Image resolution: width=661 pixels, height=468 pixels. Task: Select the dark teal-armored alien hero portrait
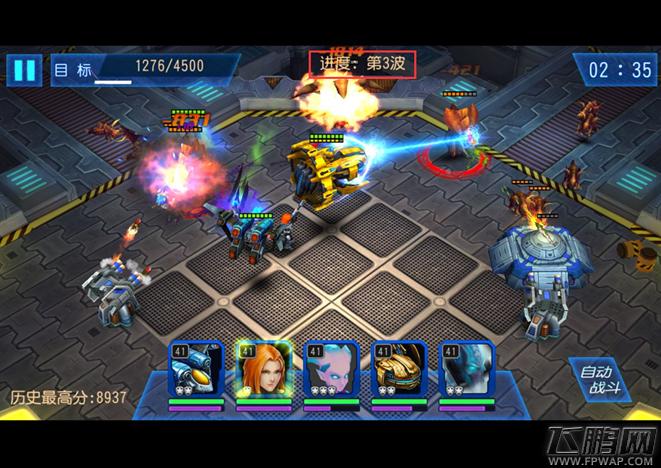467,371
